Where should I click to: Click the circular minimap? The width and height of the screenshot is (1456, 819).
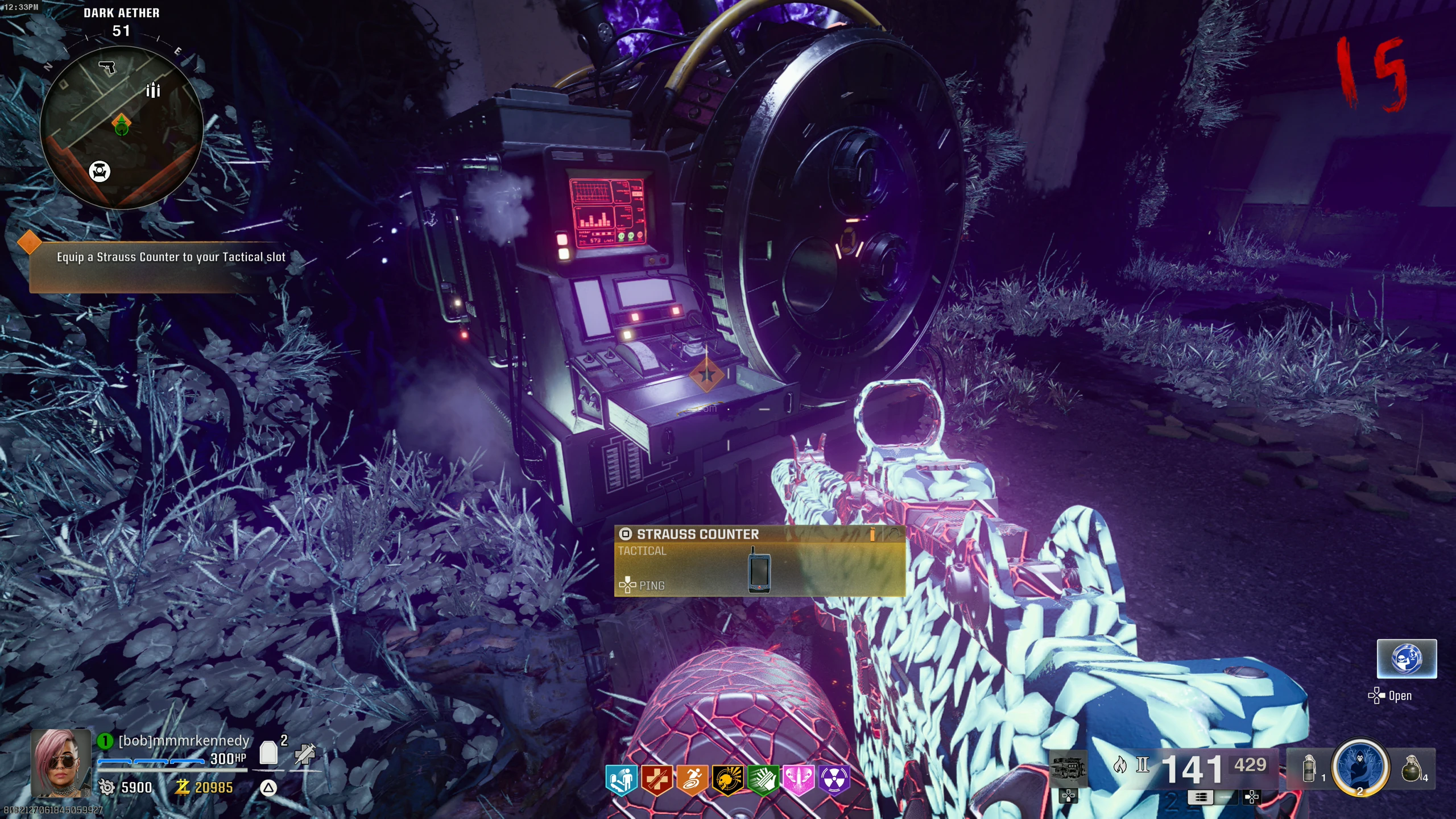click(x=121, y=128)
